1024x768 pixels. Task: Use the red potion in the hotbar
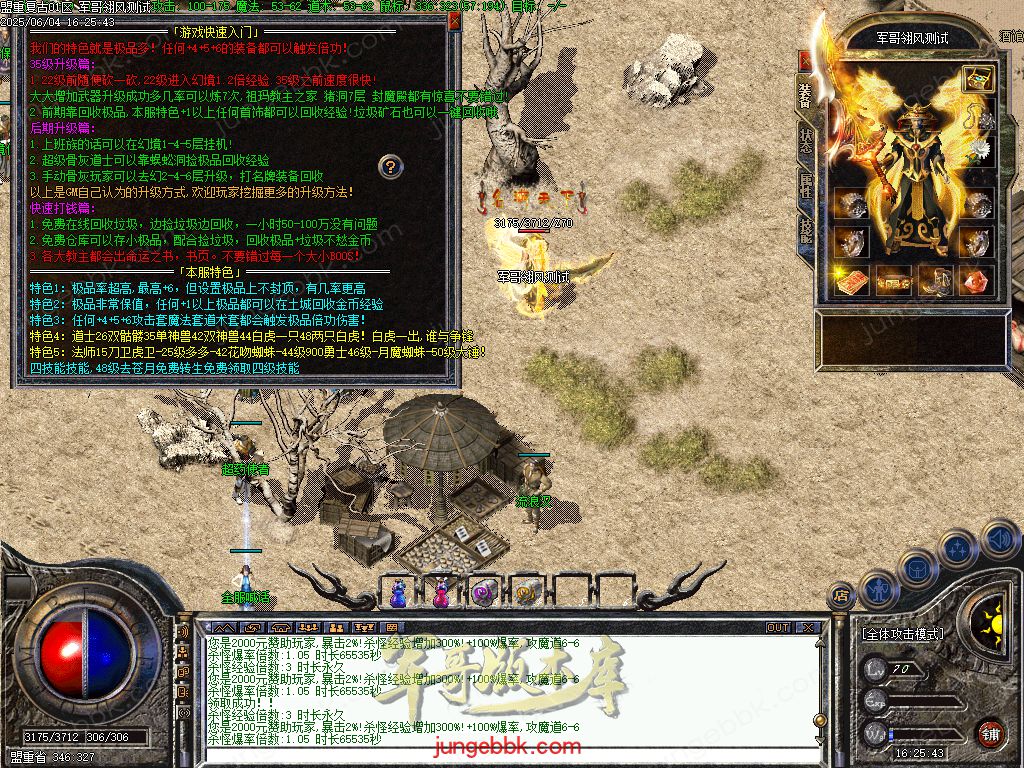coord(441,592)
